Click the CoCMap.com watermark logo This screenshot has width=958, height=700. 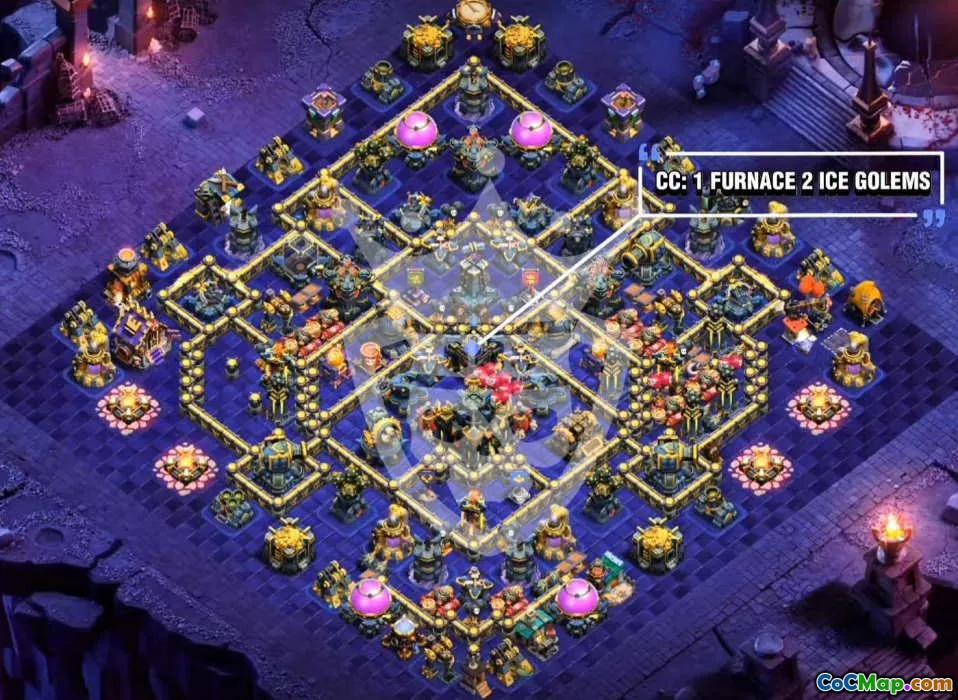(x=884, y=682)
